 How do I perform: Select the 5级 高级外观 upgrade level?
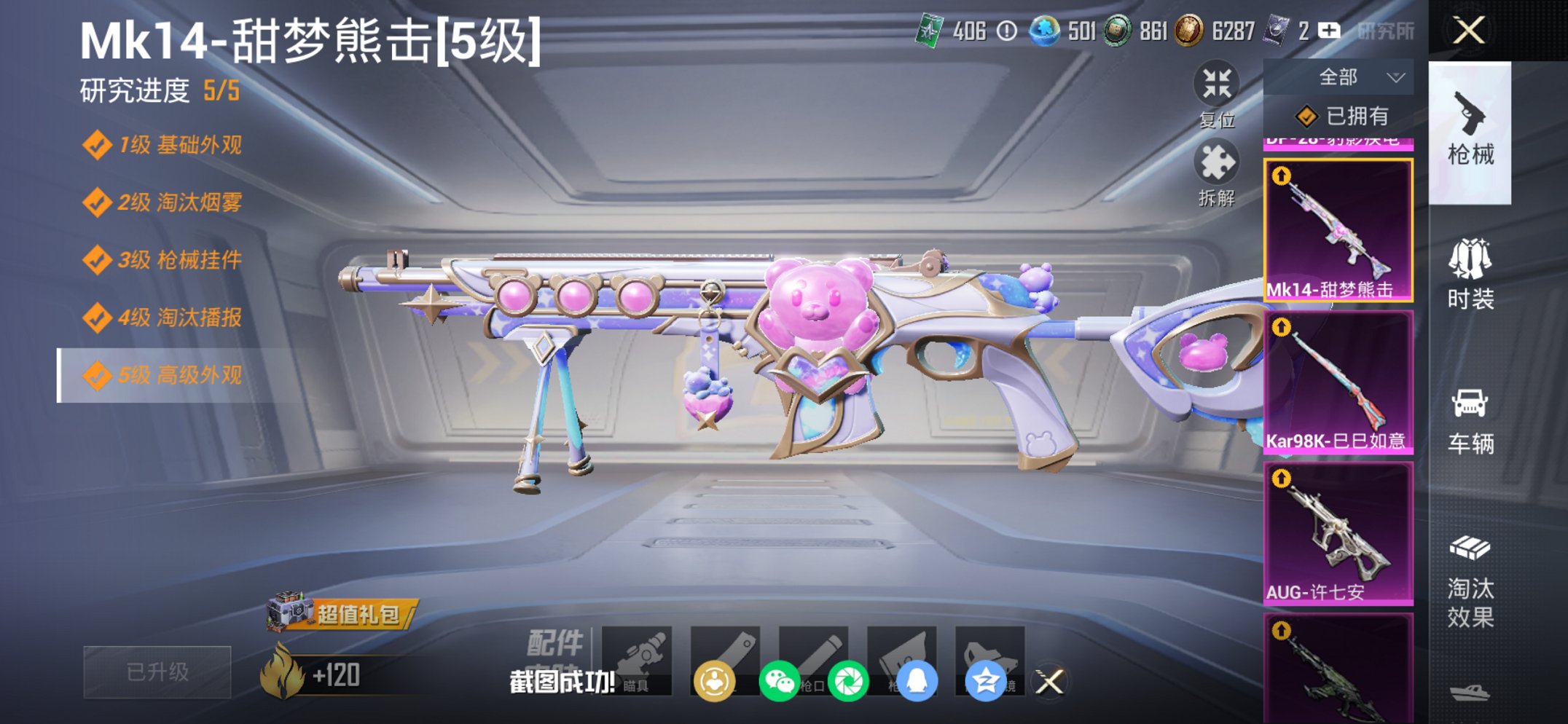click(x=168, y=376)
